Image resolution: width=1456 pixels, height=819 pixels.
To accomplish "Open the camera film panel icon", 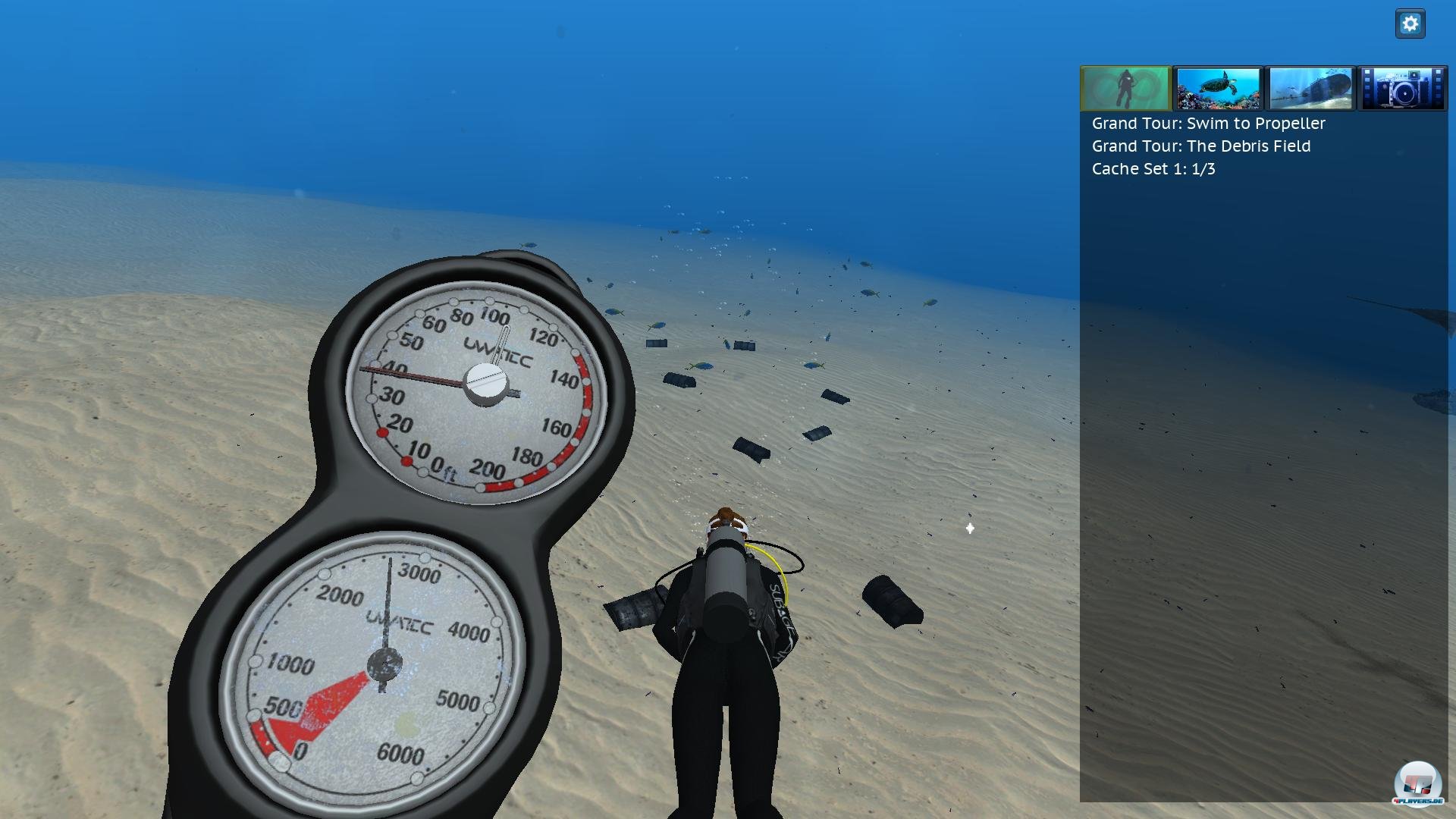I will (1402, 89).
